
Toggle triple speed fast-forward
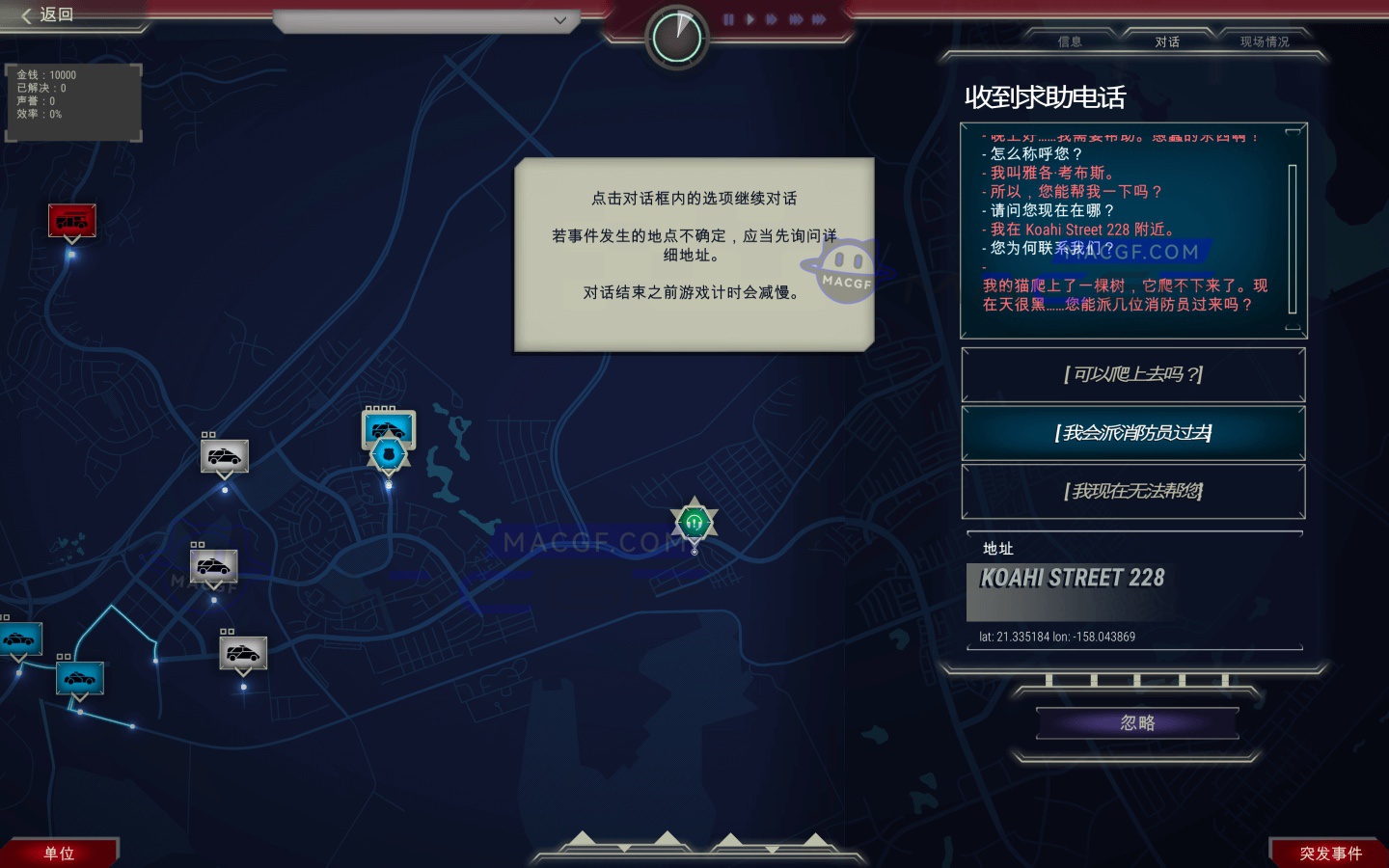point(795,18)
